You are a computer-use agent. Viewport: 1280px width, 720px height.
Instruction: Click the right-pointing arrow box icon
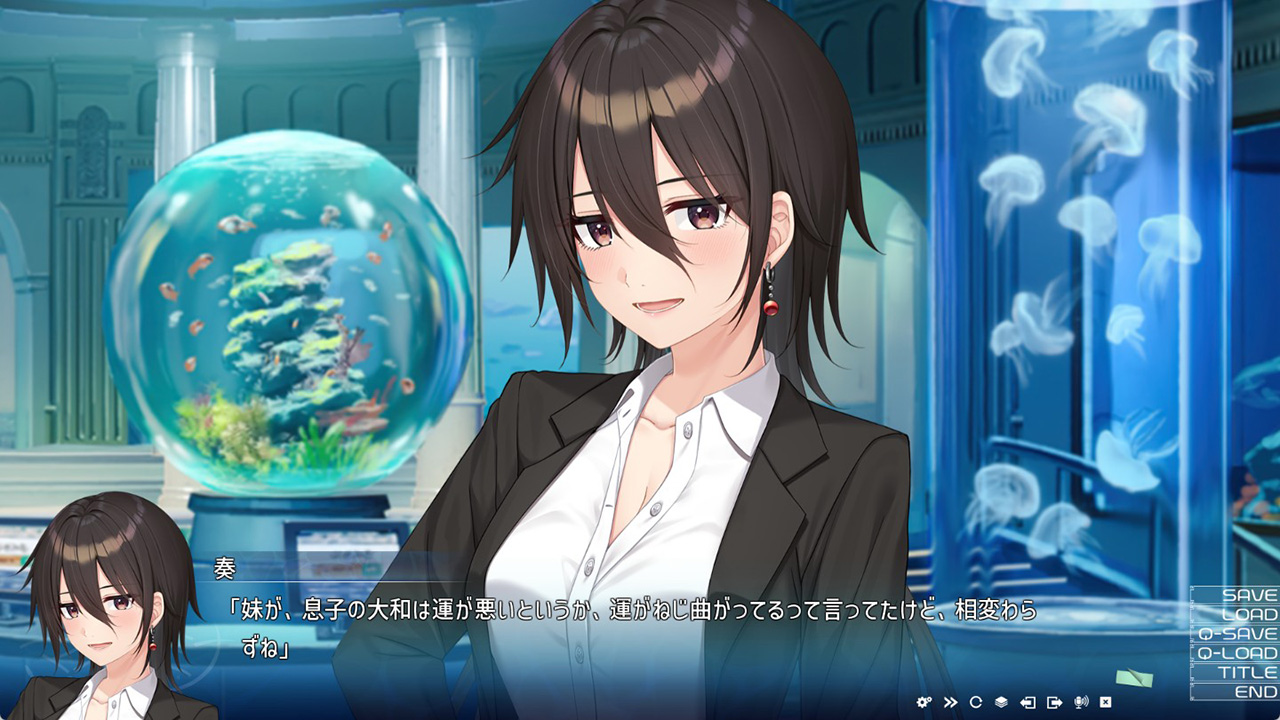point(1054,702)
